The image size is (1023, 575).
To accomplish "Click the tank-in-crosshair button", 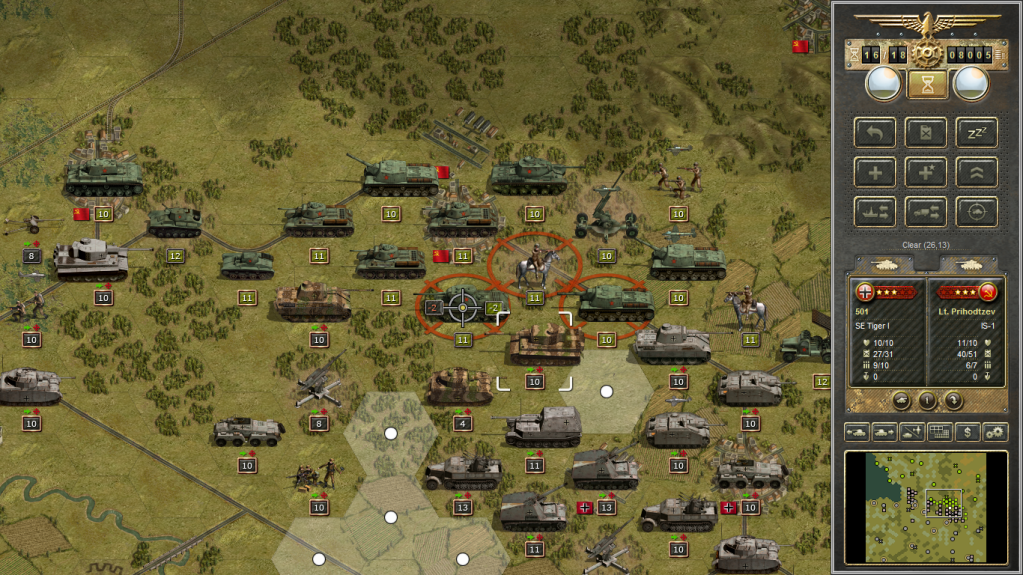I will (x=976, y=211).
